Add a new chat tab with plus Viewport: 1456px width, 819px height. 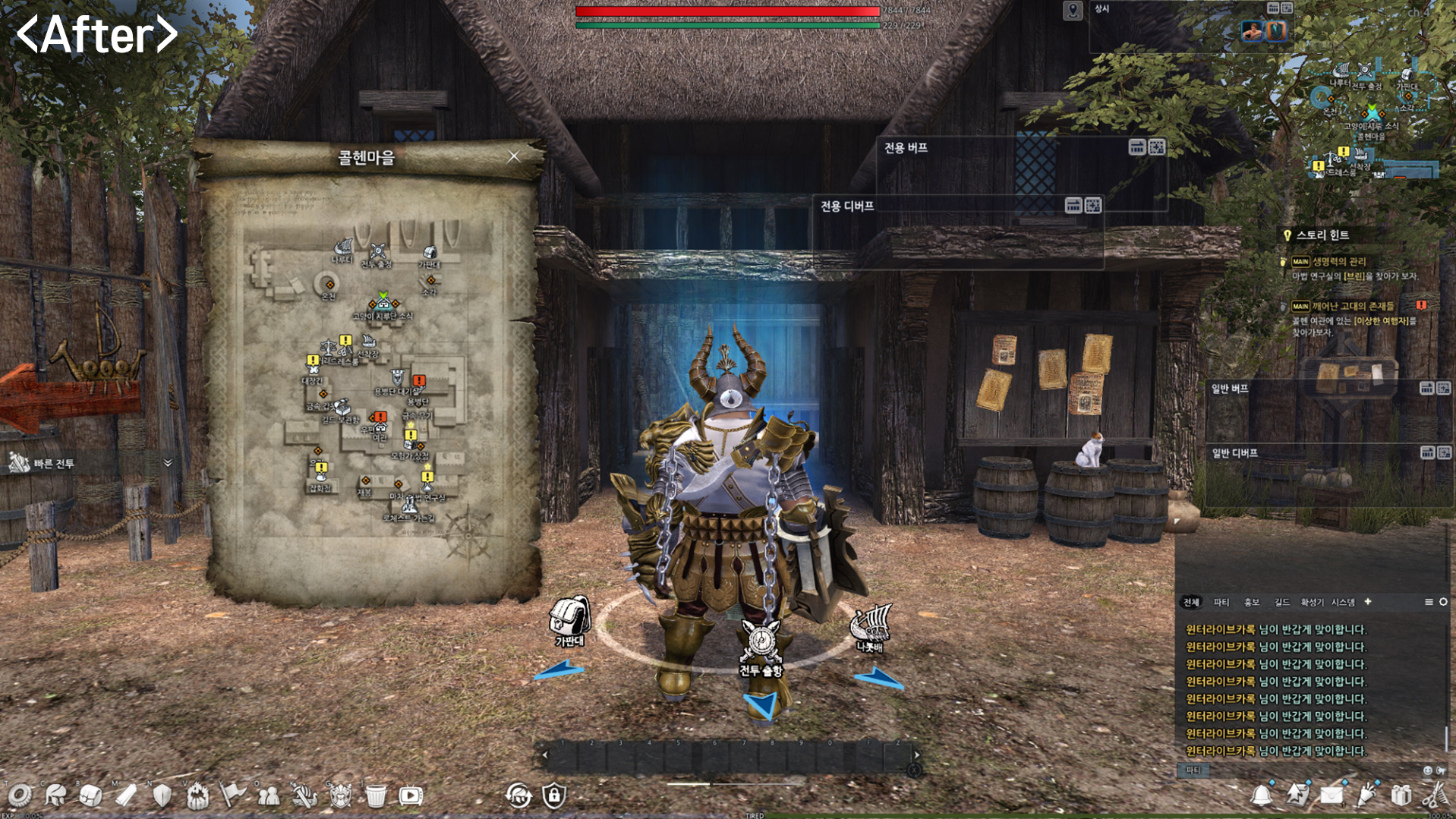[1368, 602]
